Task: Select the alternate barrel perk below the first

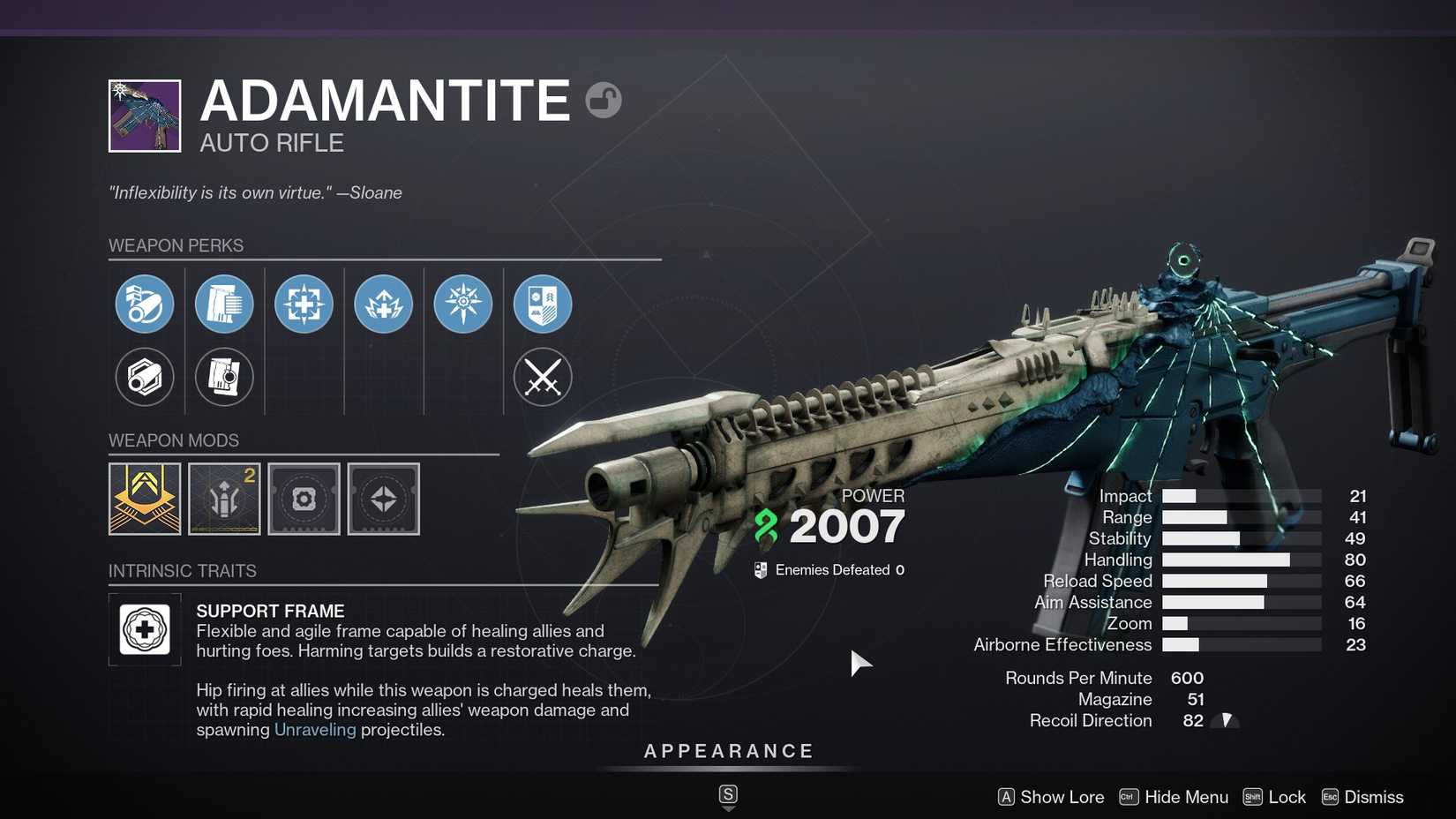Action: point(146,378)
